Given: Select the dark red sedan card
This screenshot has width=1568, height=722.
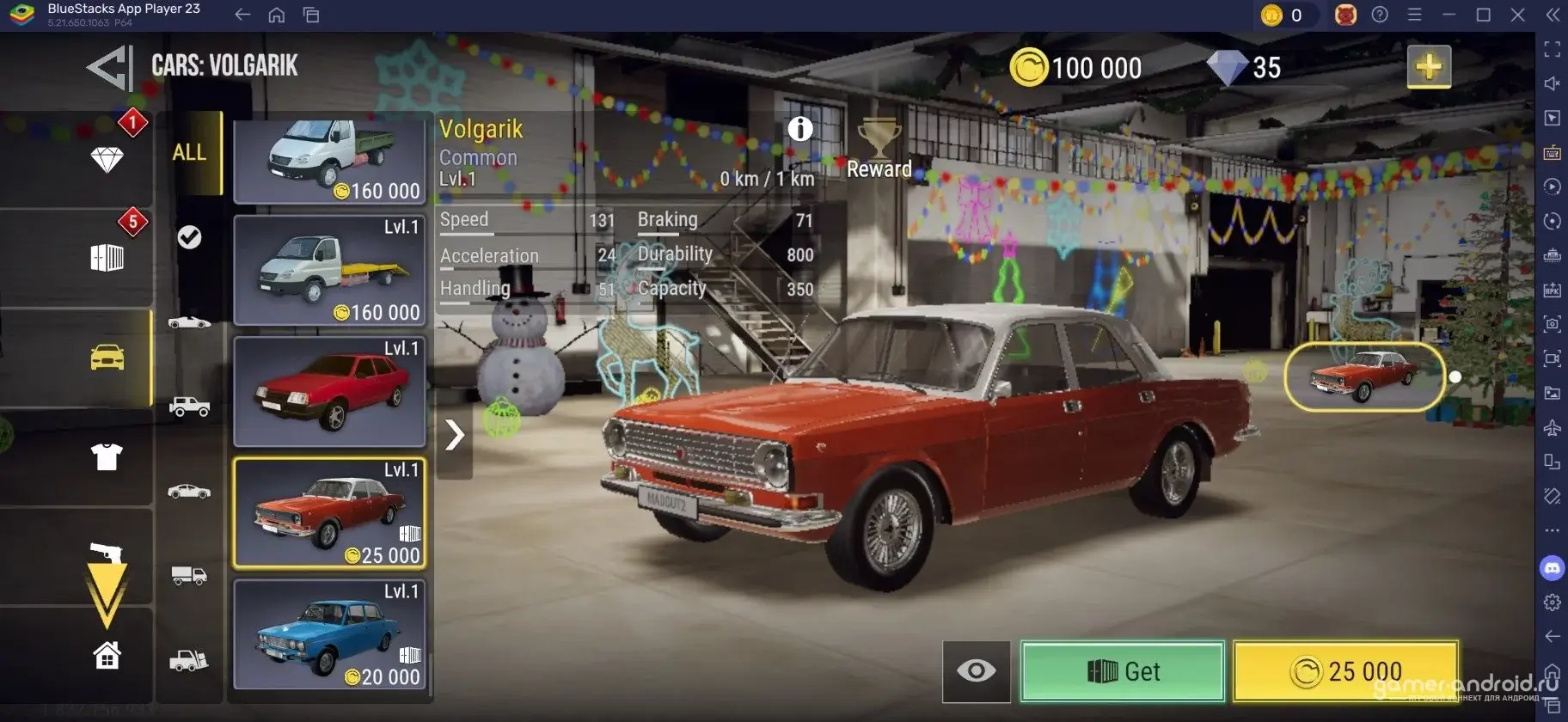Looking at the screenshot, I should pyautogui.click(x=330, y=391).
